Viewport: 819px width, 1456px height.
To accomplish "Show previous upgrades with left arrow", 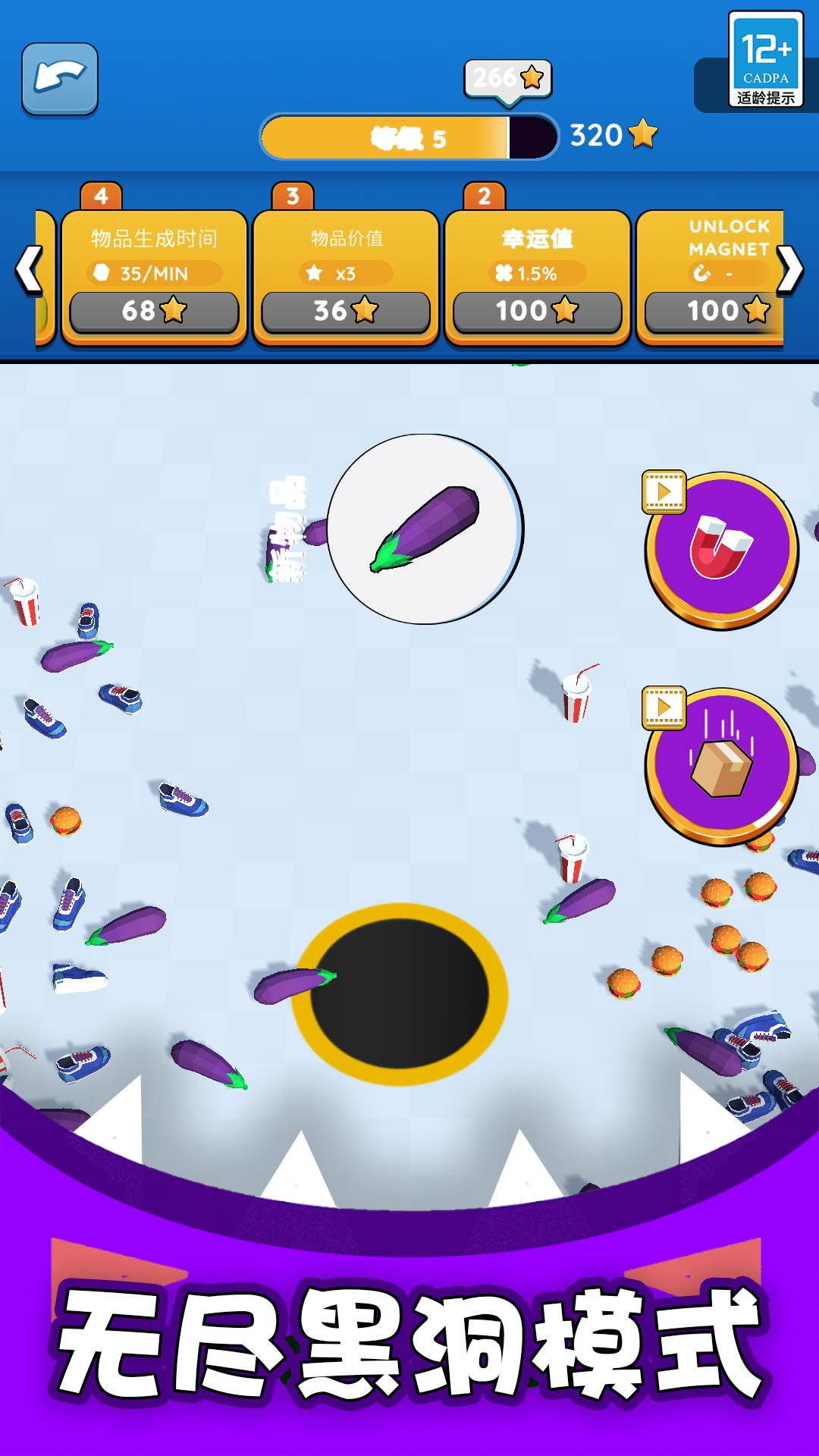I will click(x=29, y=269).
